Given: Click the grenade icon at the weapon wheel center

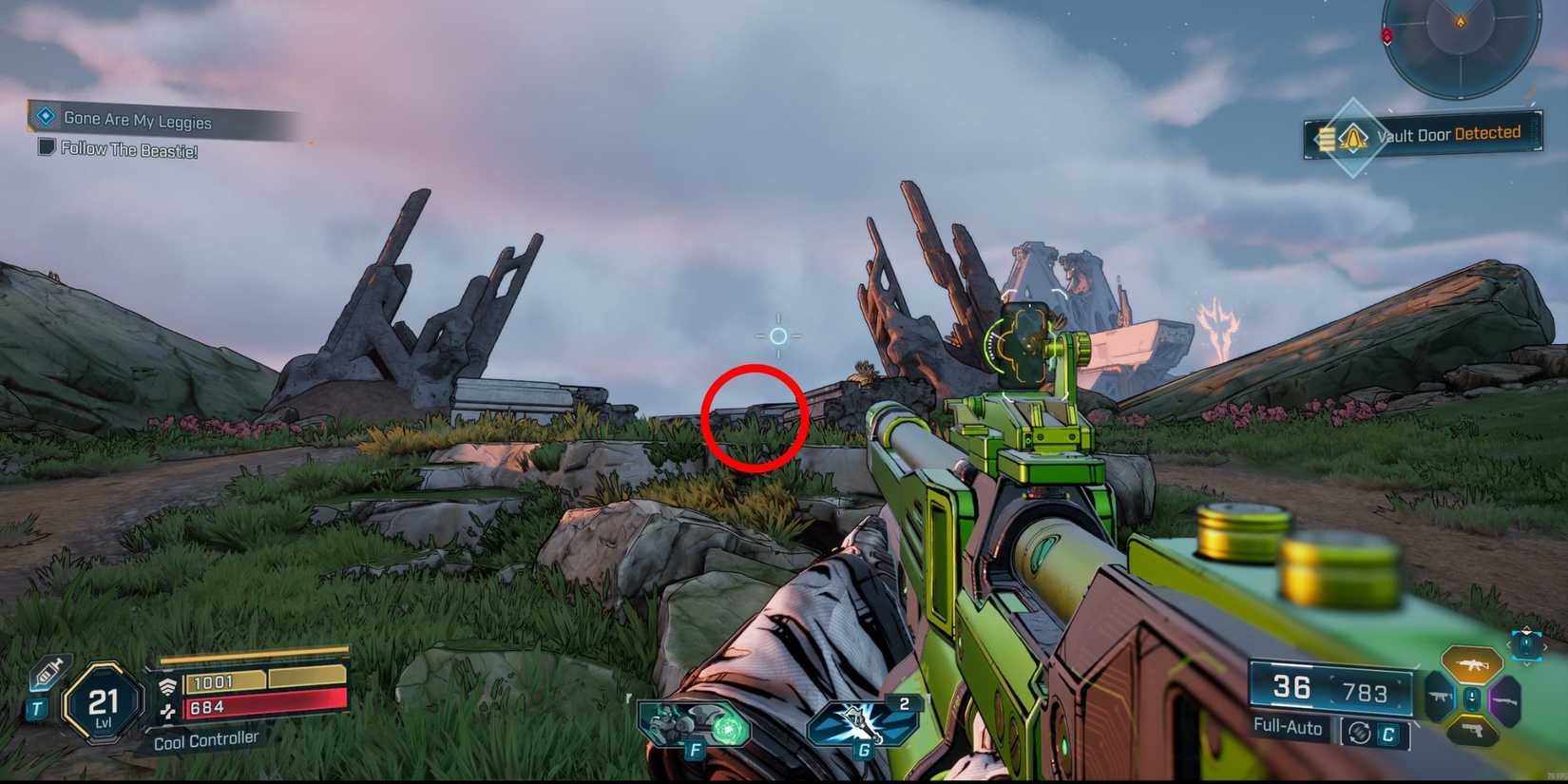Looking at the screenshot, I should (1471, 697).
